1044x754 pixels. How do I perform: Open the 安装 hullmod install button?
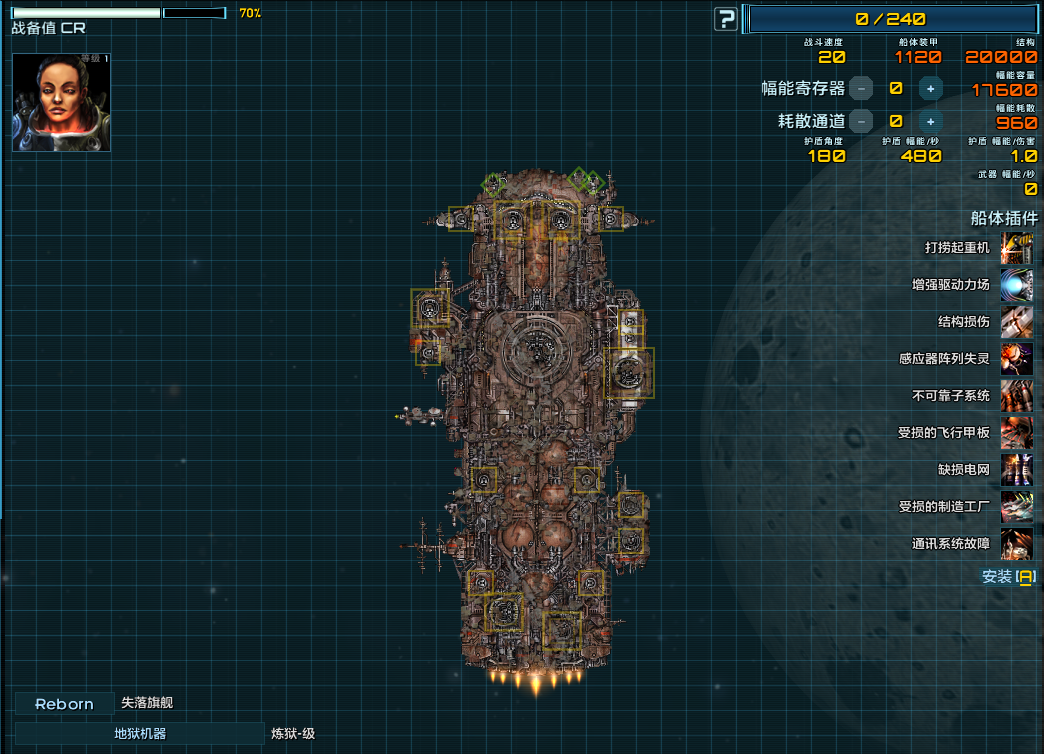[x=1008, y=577]
